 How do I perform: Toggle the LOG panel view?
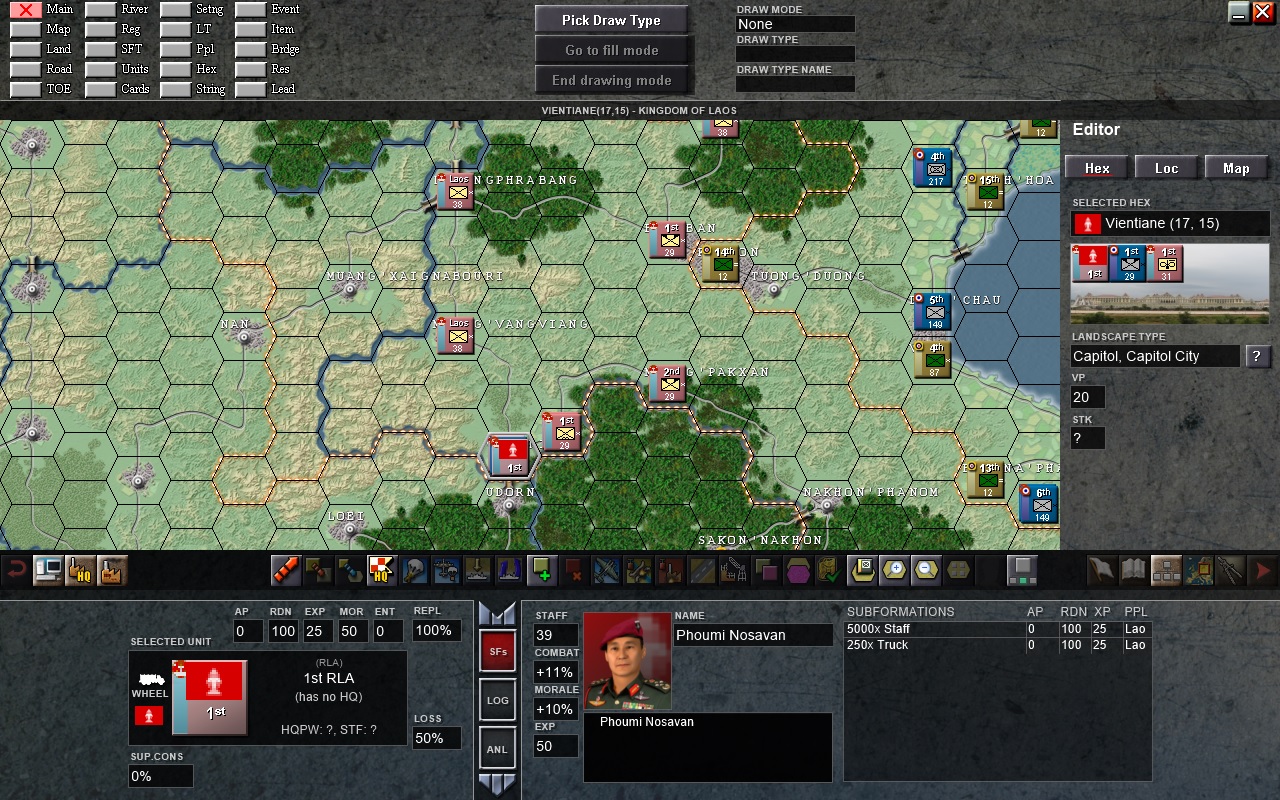tap(497, 700)
